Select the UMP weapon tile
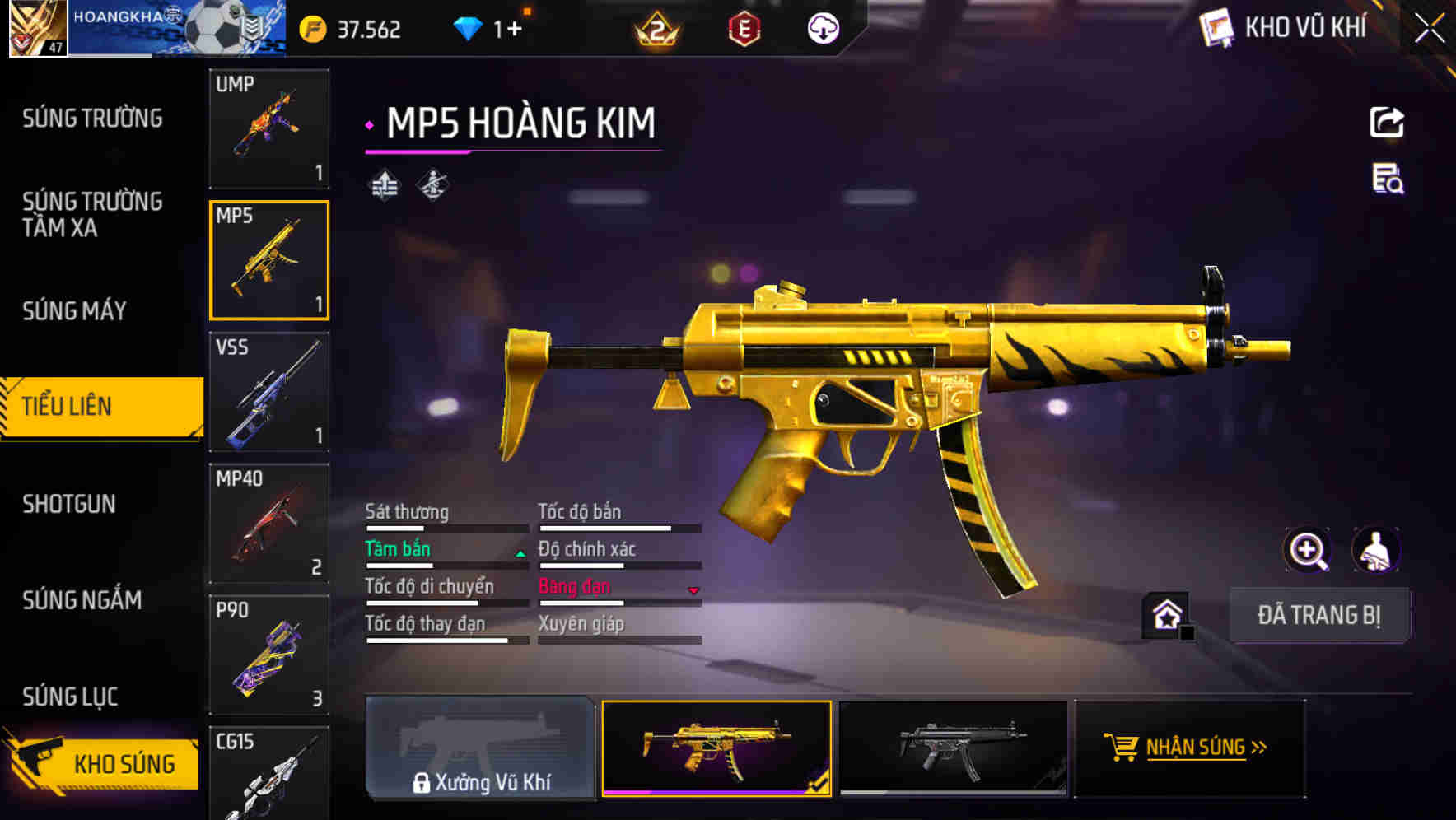Image resolution: width=1456 pixels, height=820 pixels. 269,128
